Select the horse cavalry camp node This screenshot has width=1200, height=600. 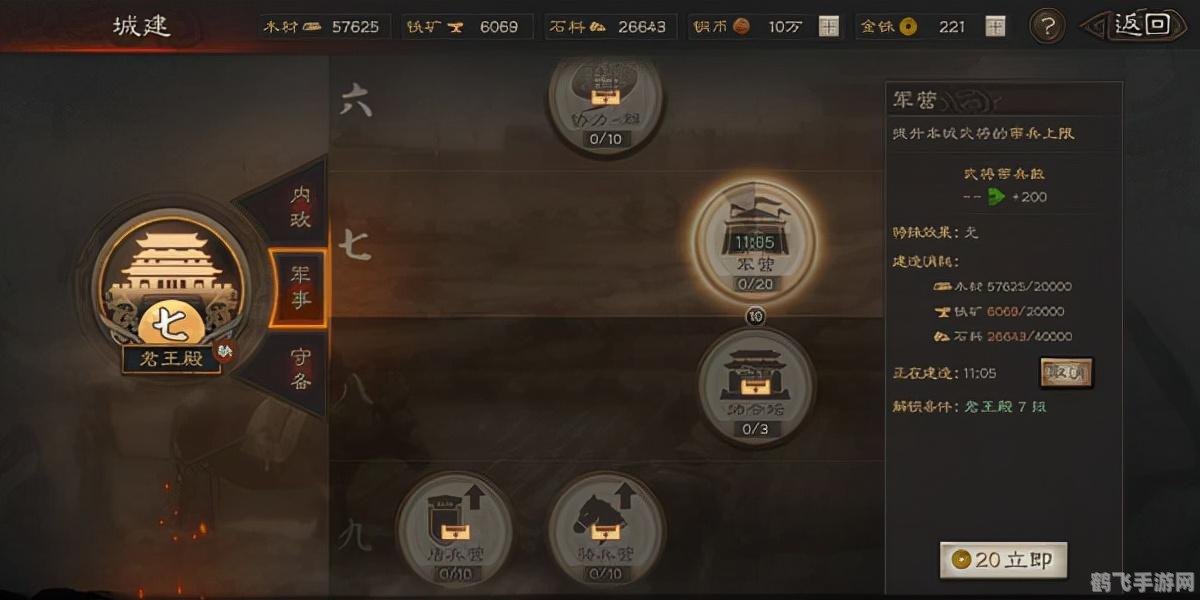[606, 528]
